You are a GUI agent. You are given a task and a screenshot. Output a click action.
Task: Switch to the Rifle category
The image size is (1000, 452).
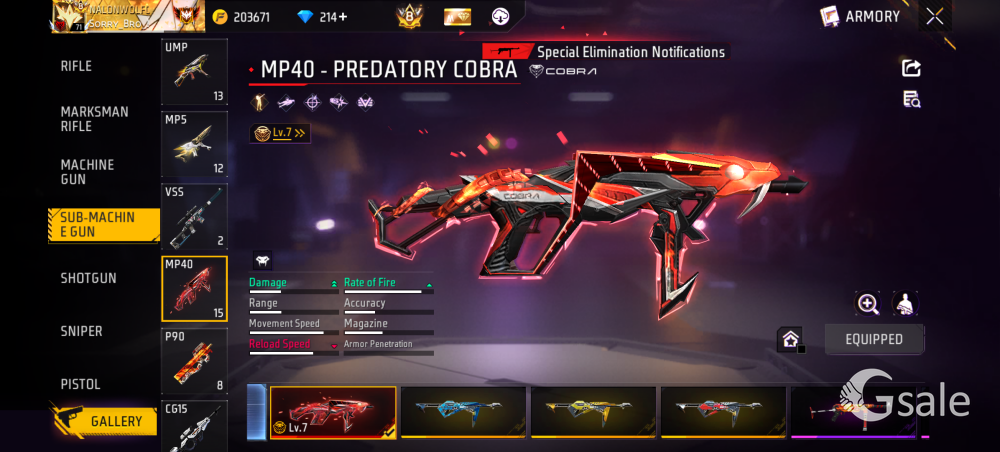tap(76, 66)
